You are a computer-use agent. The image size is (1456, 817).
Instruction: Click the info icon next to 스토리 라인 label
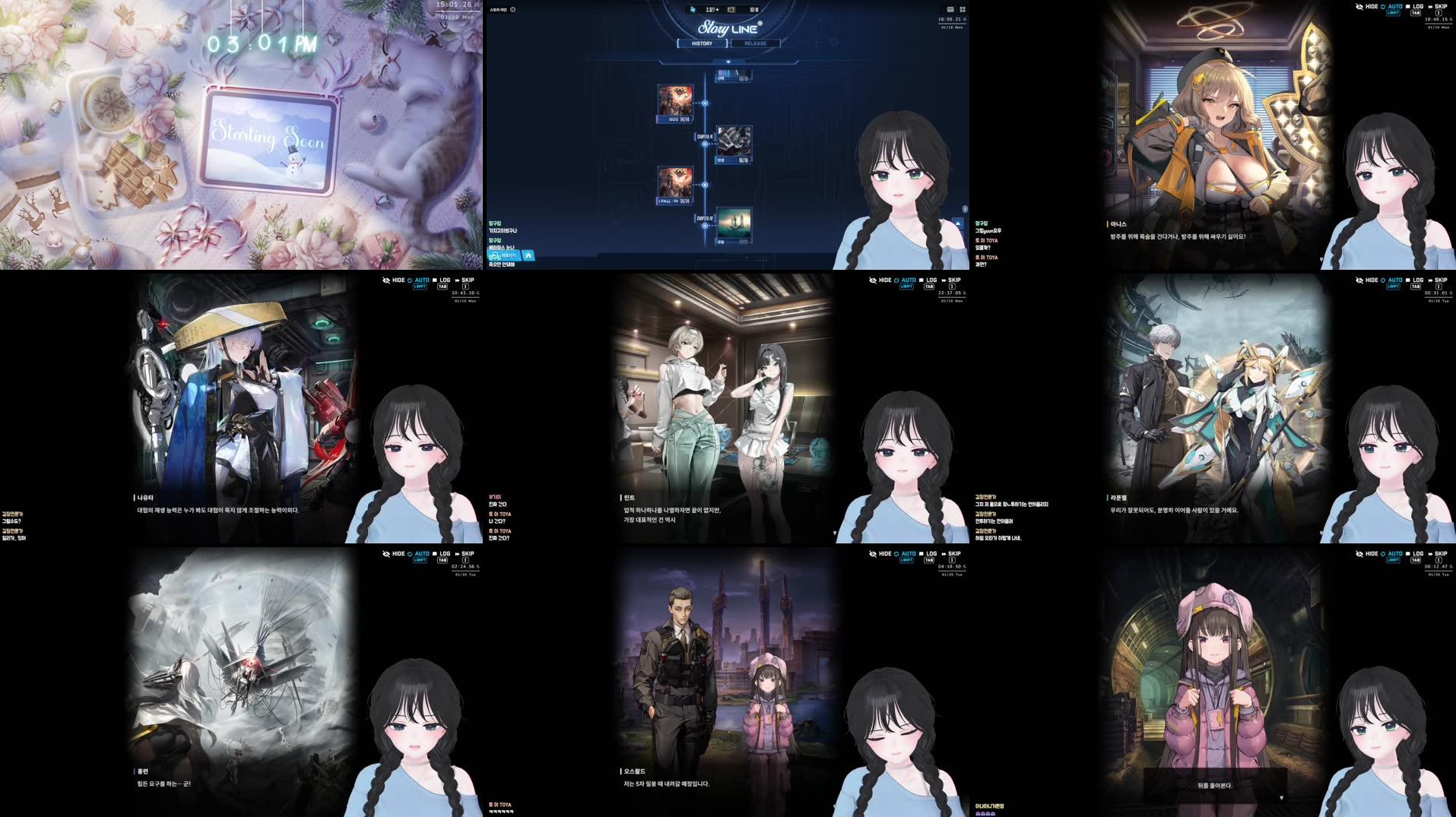[513, 9]
